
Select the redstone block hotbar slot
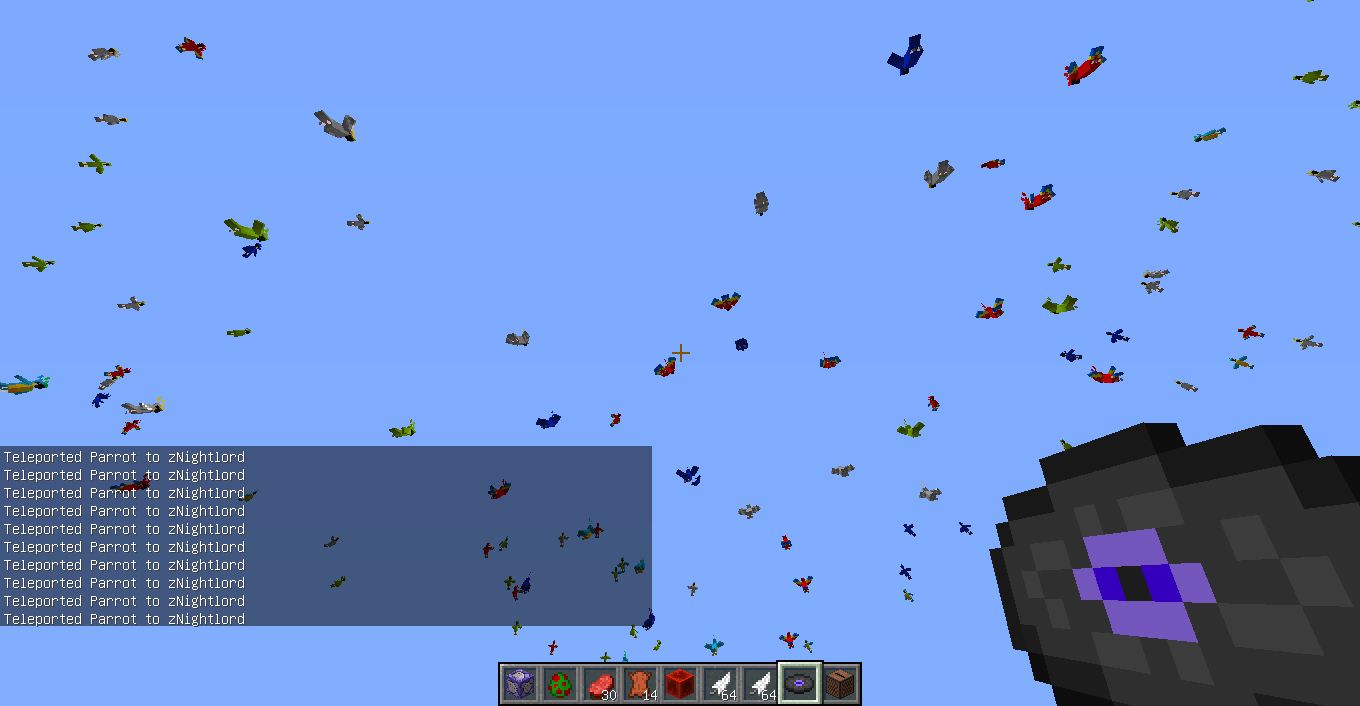[x=680, y=684]
